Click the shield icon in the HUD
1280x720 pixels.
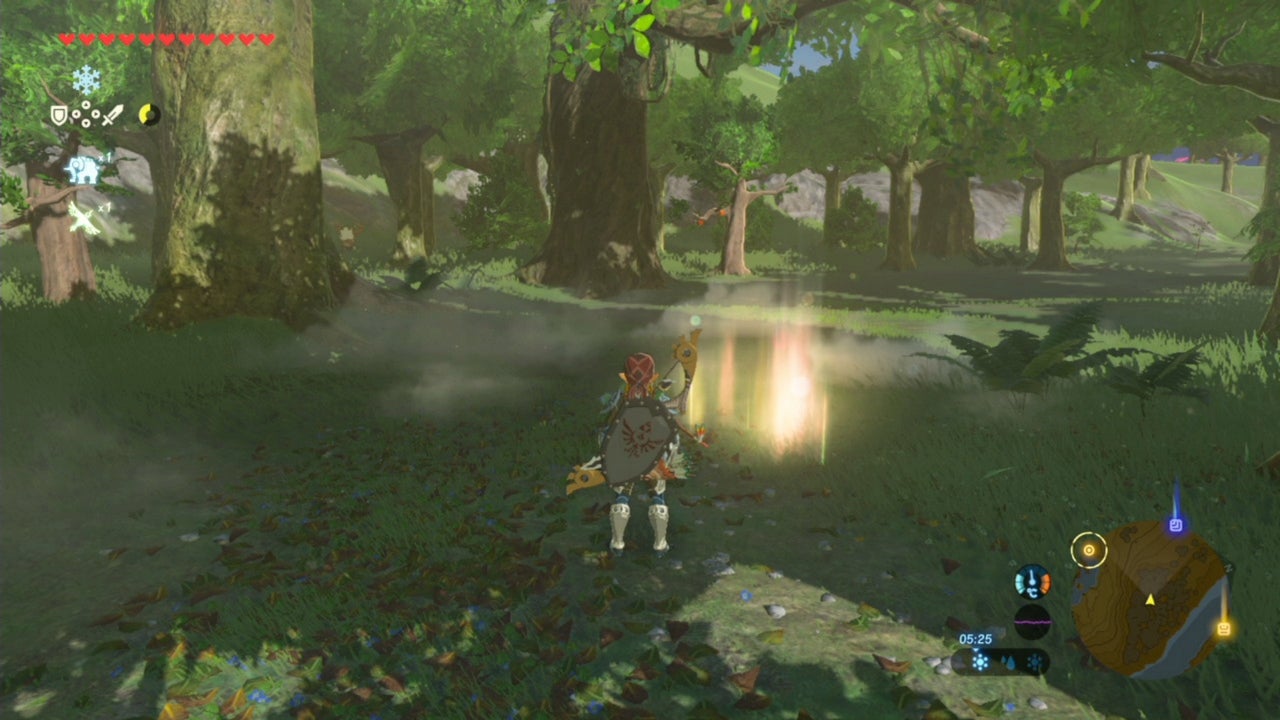[x=59, y=115]
